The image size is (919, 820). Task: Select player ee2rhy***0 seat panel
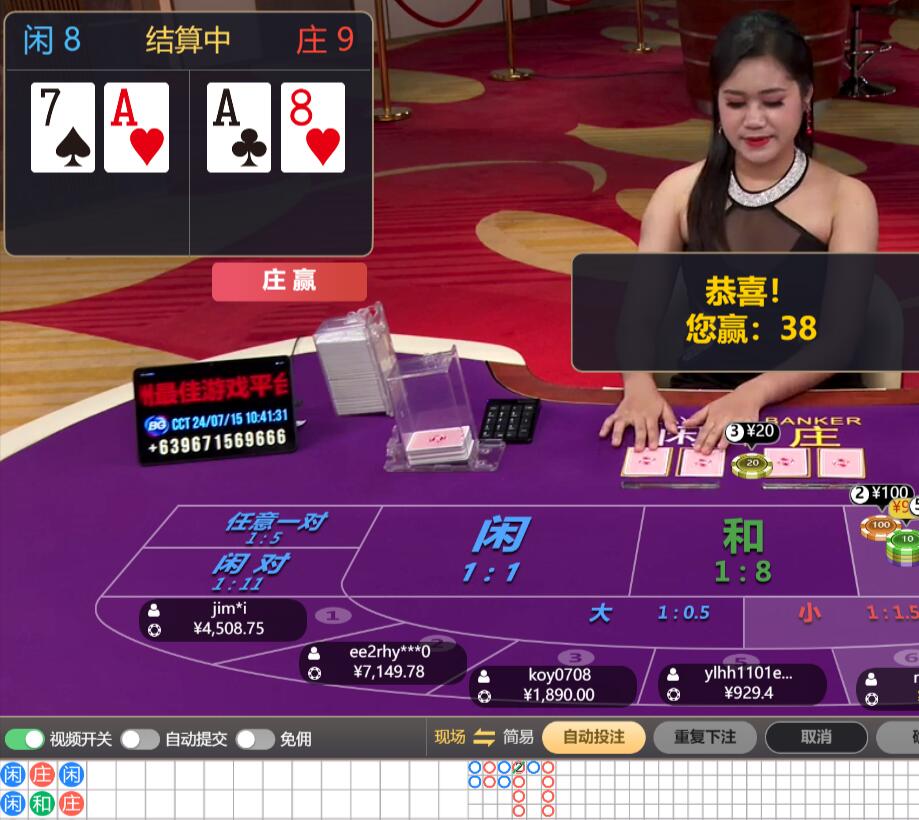[383, 663]
